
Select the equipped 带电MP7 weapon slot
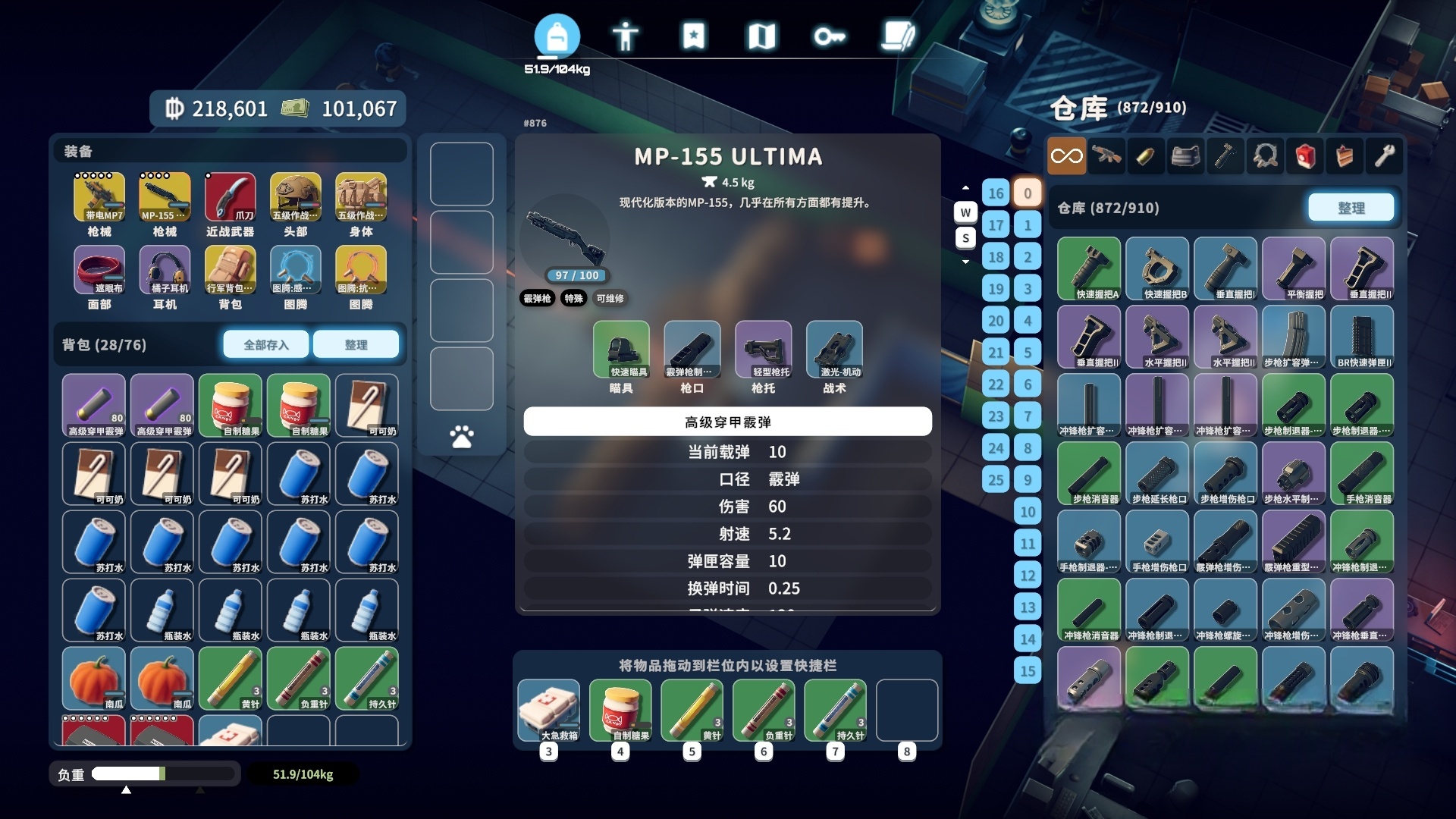(99, 197)
